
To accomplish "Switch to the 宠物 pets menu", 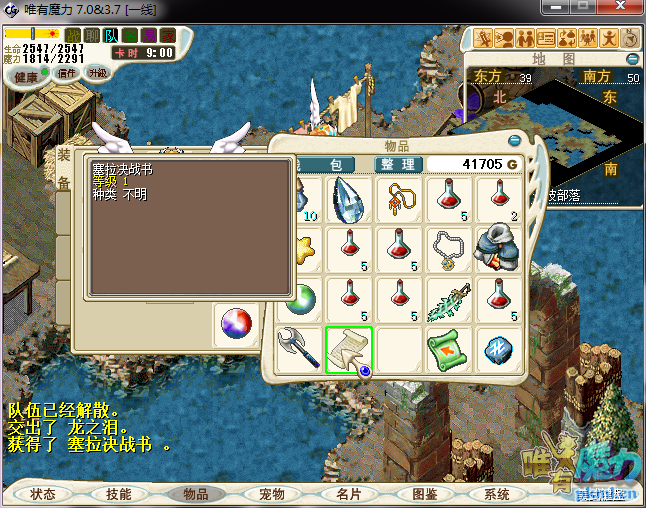I will [272, 494].
